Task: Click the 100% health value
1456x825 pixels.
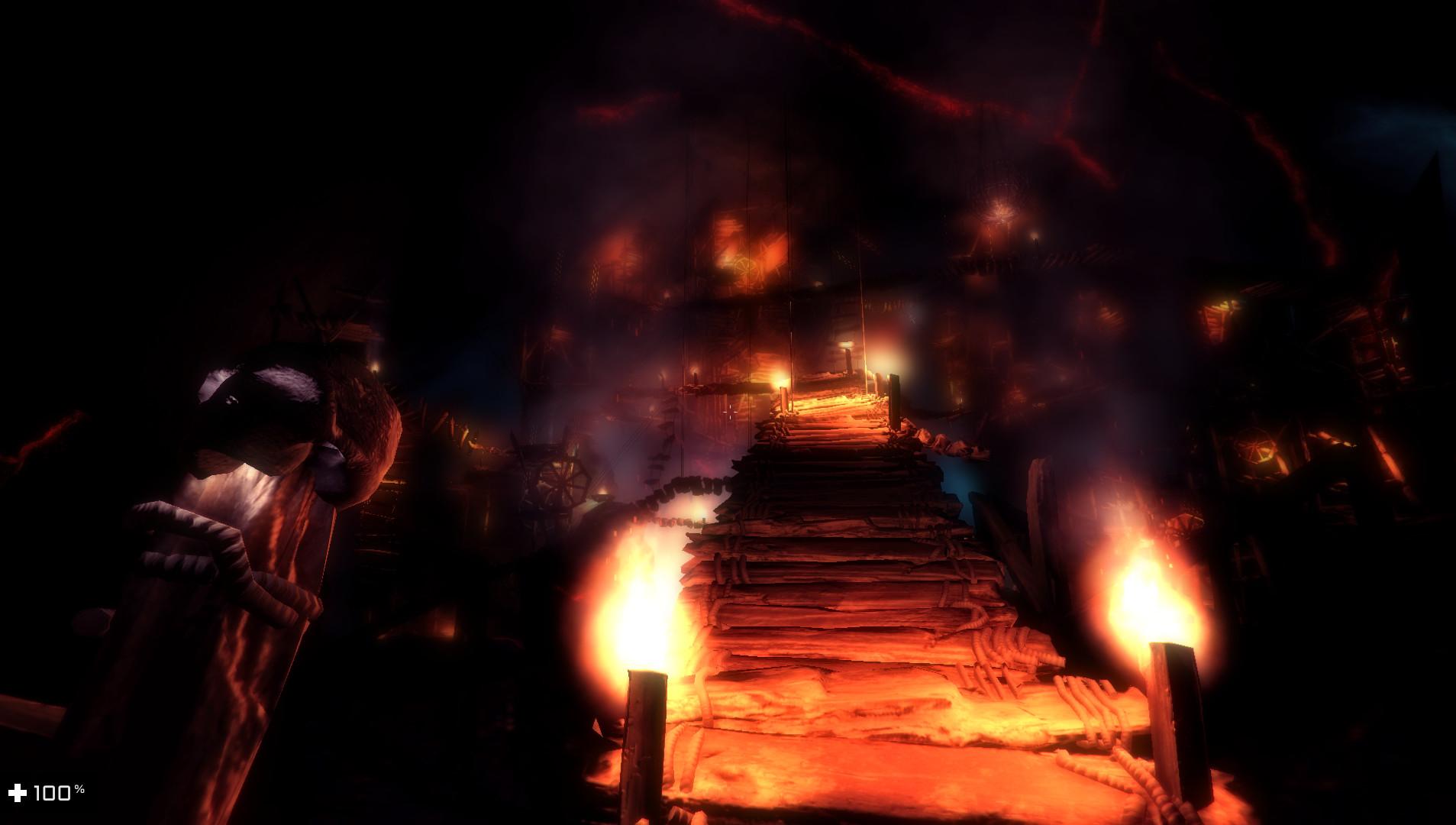Action: coord(52,793)
